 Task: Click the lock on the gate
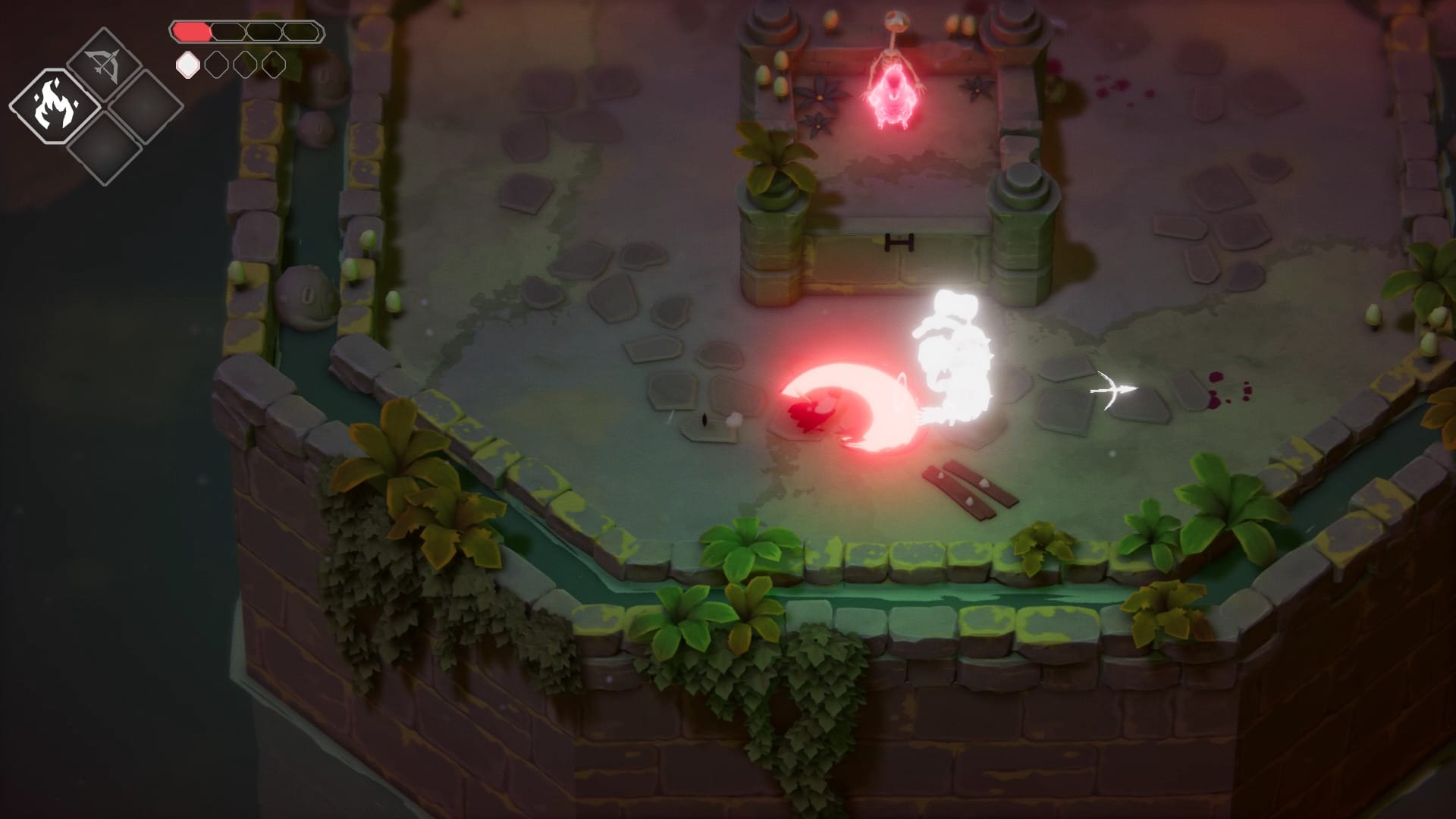[900, 241]
